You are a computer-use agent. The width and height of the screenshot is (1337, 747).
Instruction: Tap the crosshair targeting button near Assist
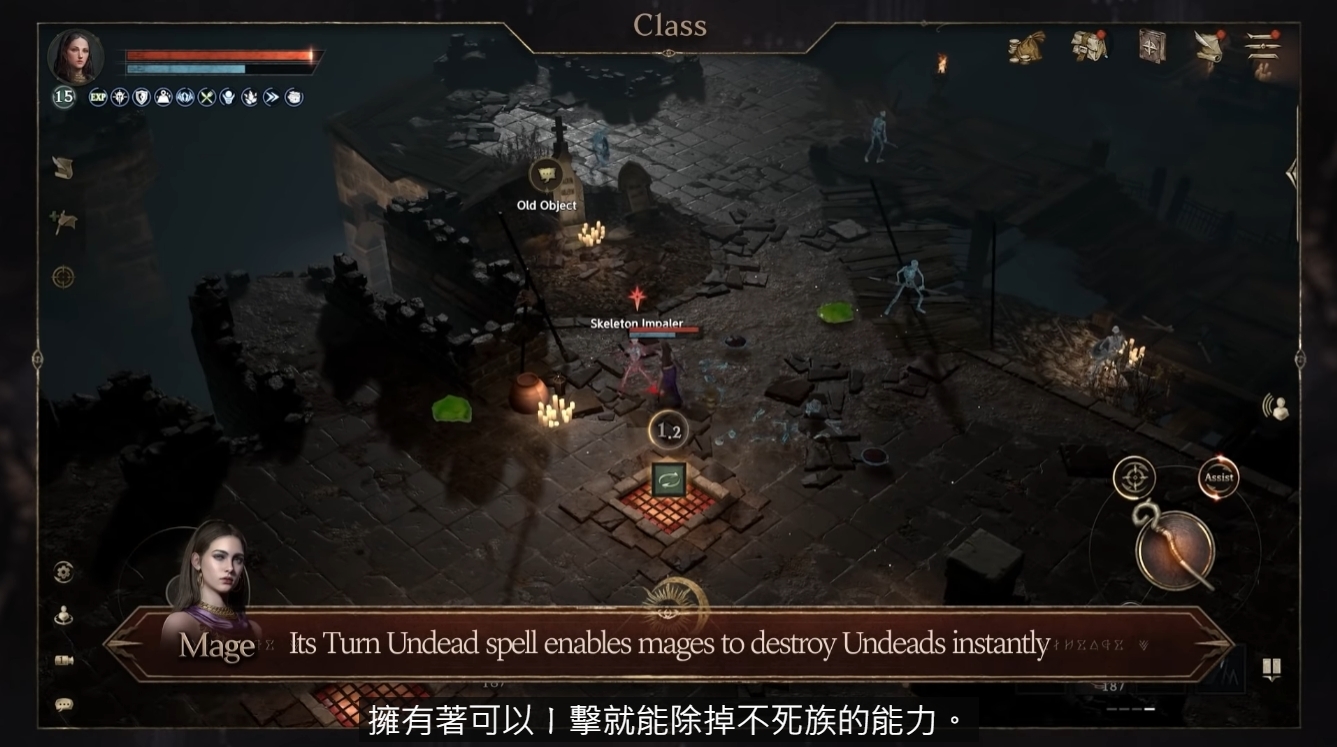click(x=1134, y=478)
